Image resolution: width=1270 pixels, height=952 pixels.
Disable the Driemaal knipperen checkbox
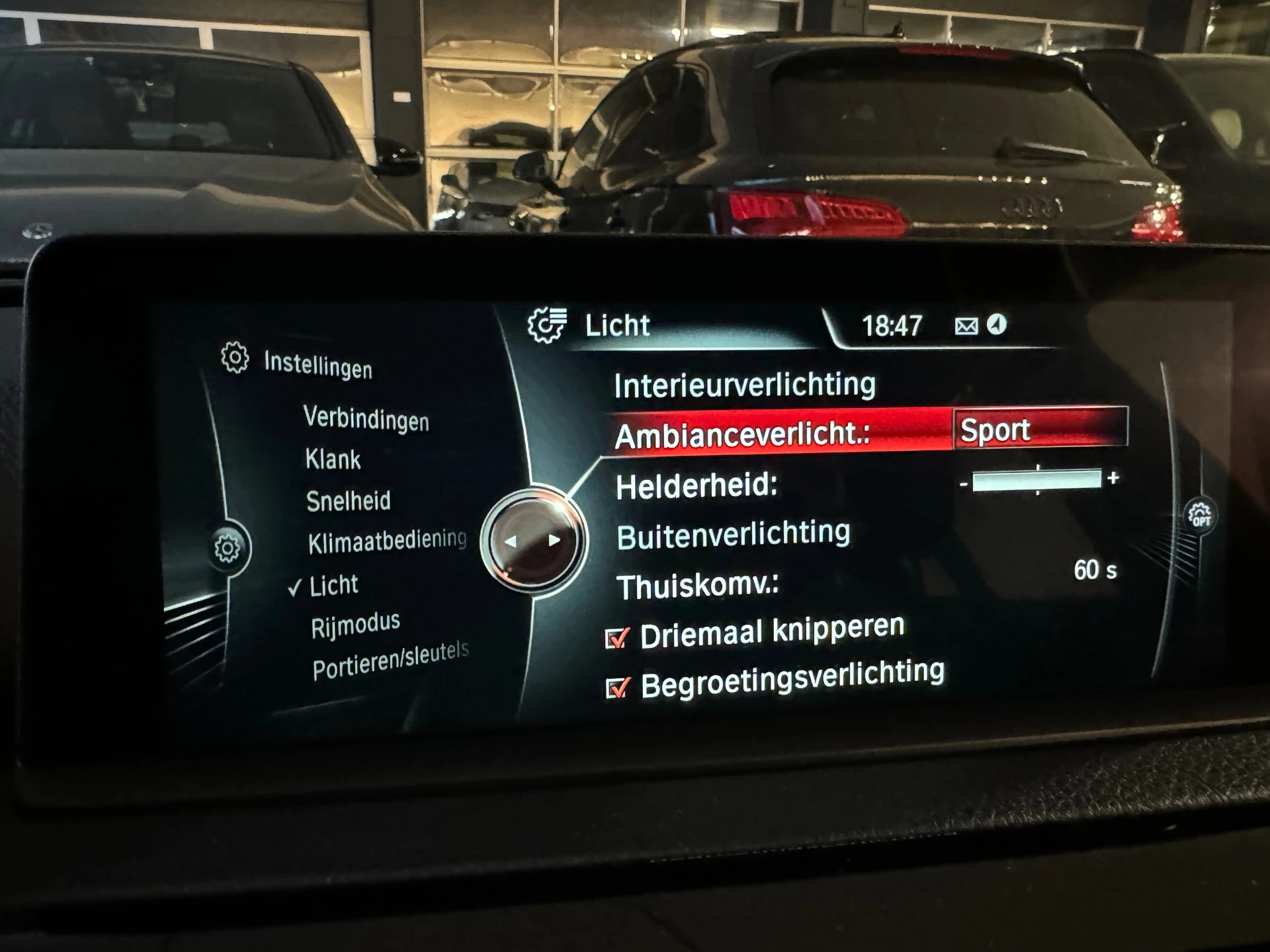616,638
